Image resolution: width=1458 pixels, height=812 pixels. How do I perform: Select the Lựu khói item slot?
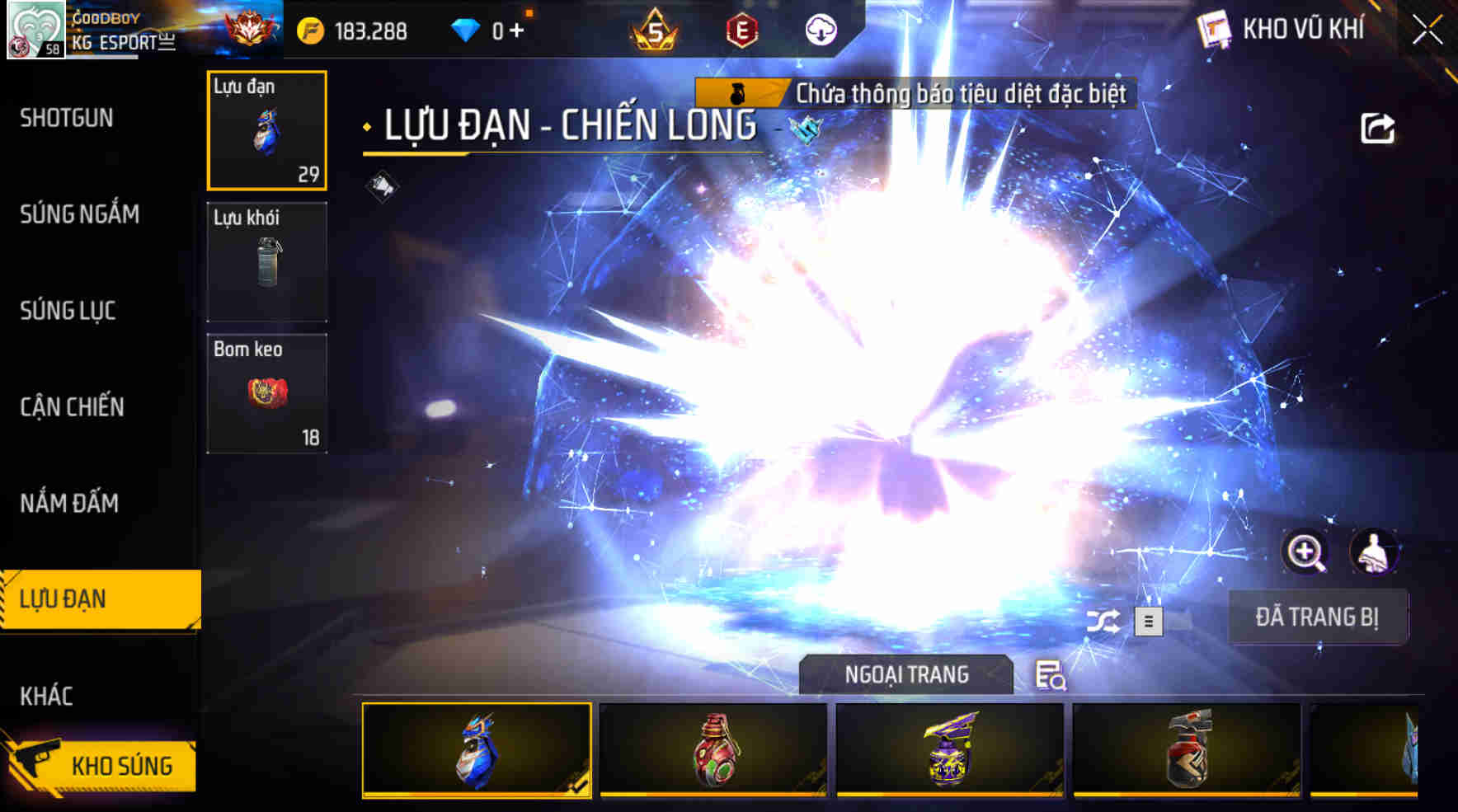(266, 260)
